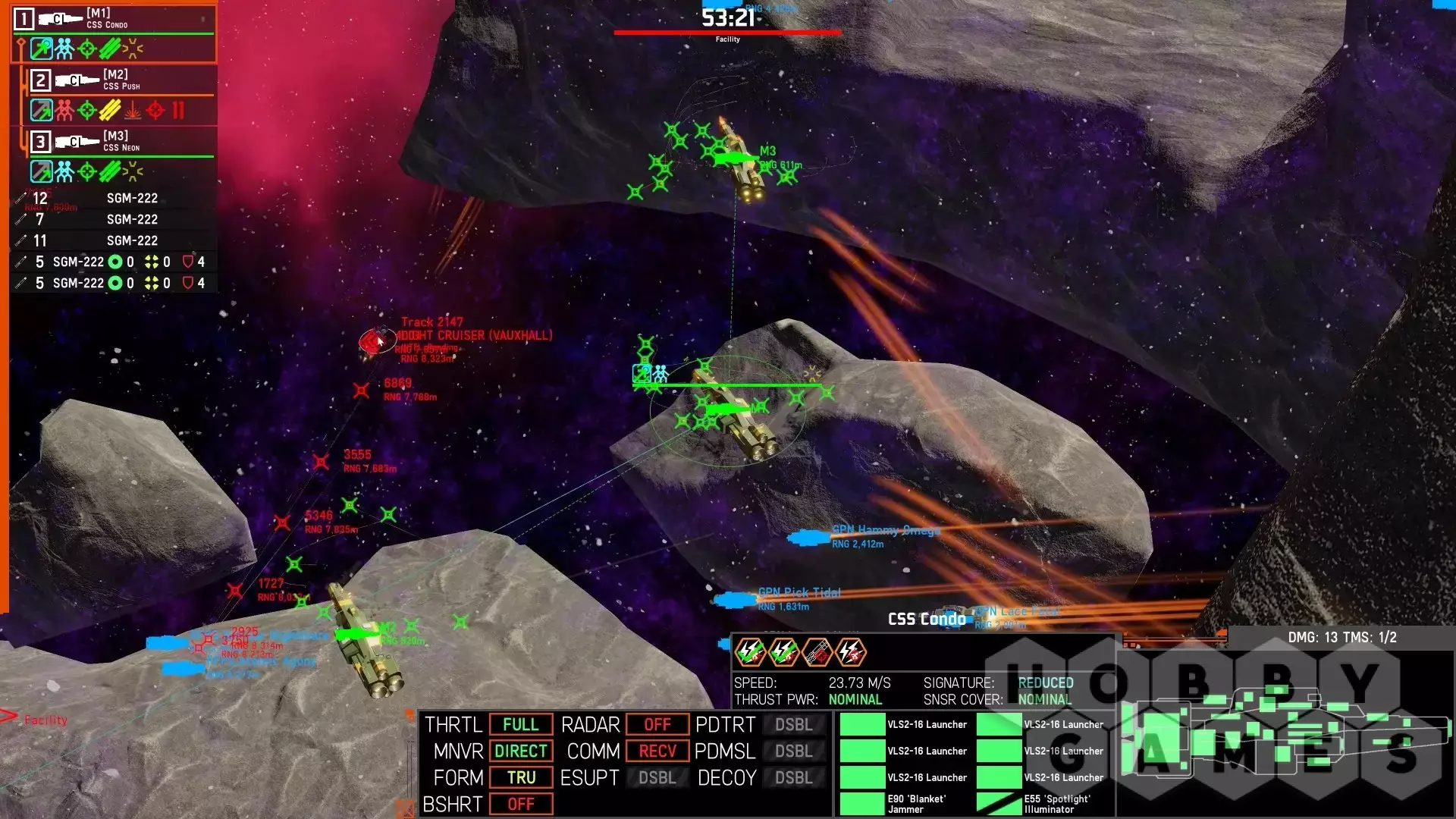Select ship CSS Push in fleet list
Screen dimensions: 1456x819
coord(121,80)
